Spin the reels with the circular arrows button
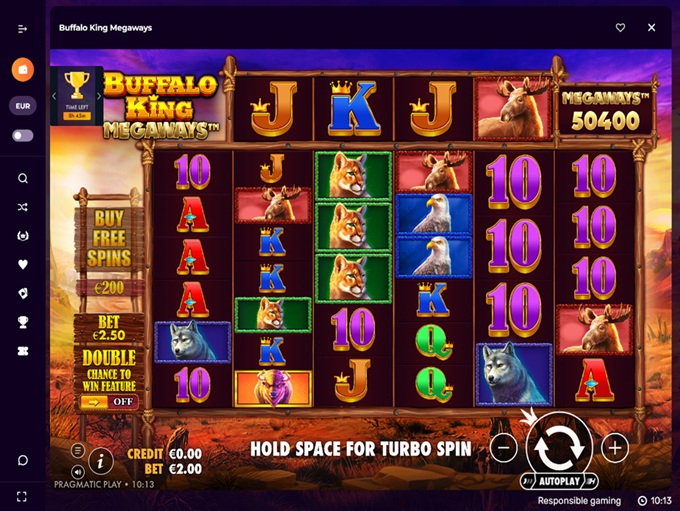Viewport: 680px width, 511px height. coord(559,448)
